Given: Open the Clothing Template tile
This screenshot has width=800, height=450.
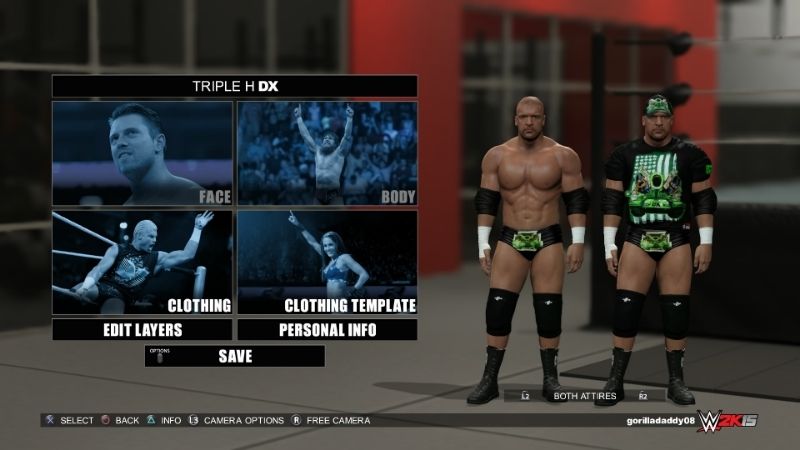Looking at the screenshot, I should coord(327,262).
